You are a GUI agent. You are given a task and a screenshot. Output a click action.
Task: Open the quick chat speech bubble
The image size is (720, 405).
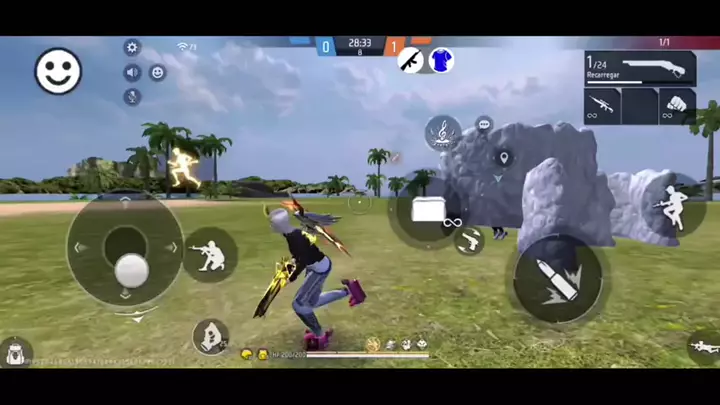click(x=484, y=125)
